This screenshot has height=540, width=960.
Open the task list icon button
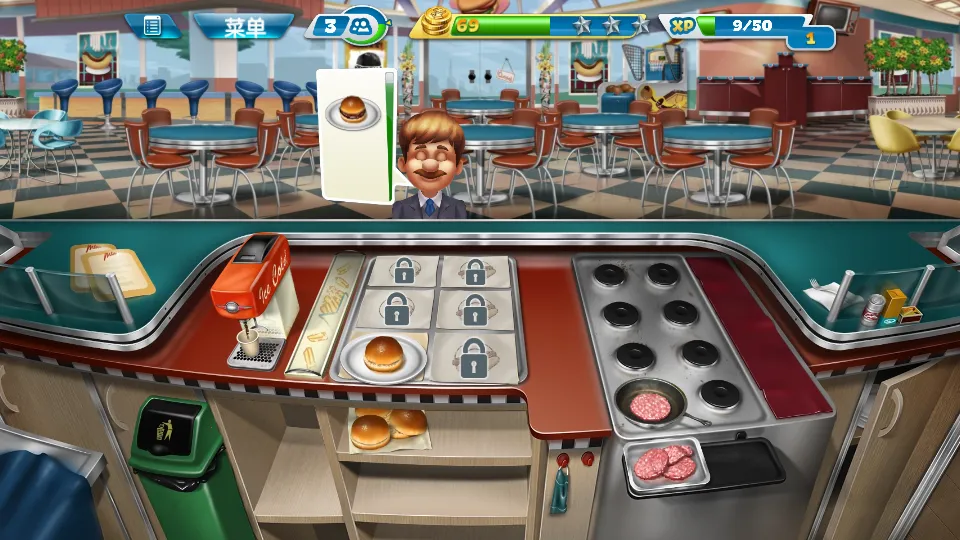coord(152,26)
